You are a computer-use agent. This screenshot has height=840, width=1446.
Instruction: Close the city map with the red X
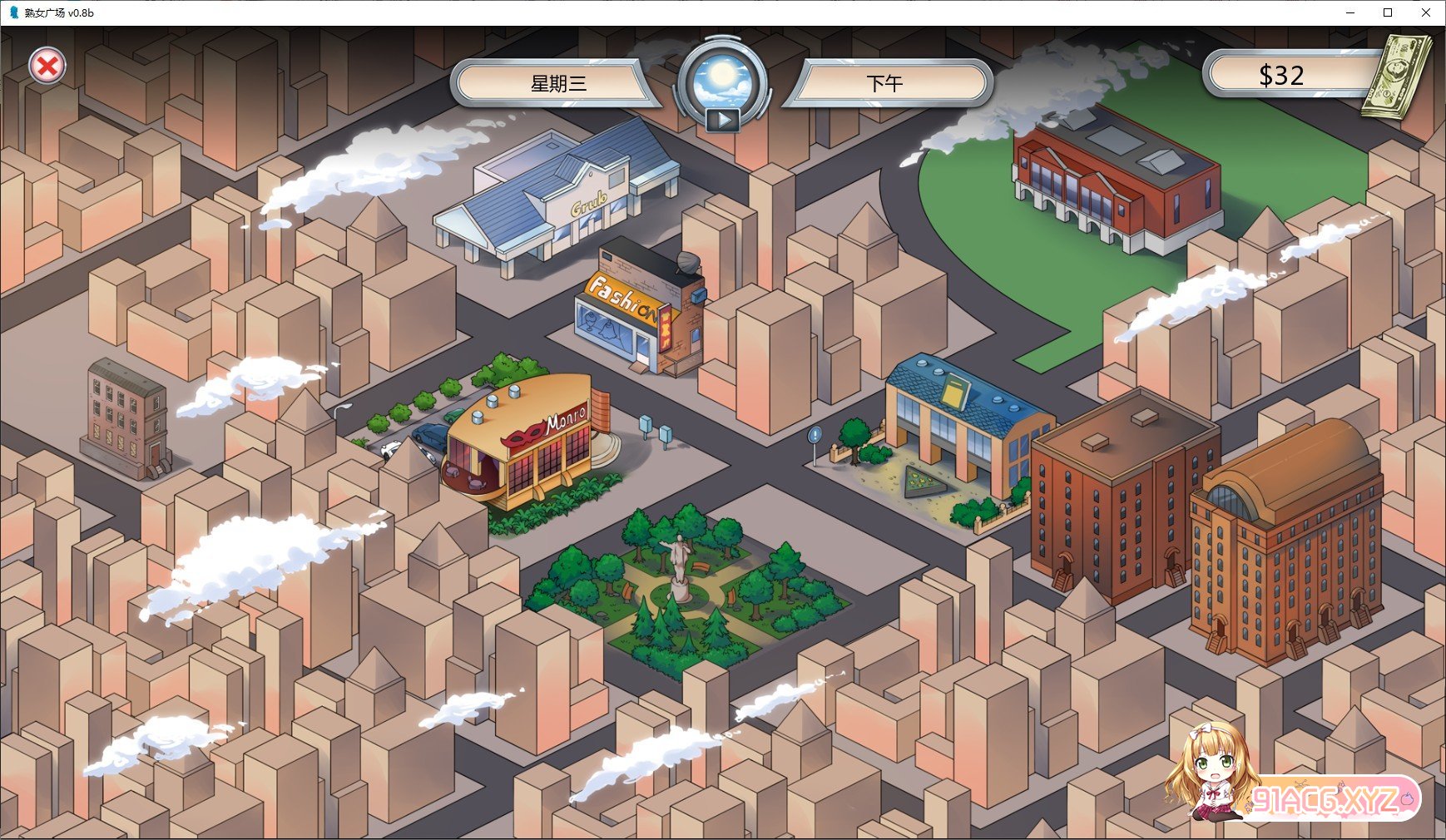[47, 67]
